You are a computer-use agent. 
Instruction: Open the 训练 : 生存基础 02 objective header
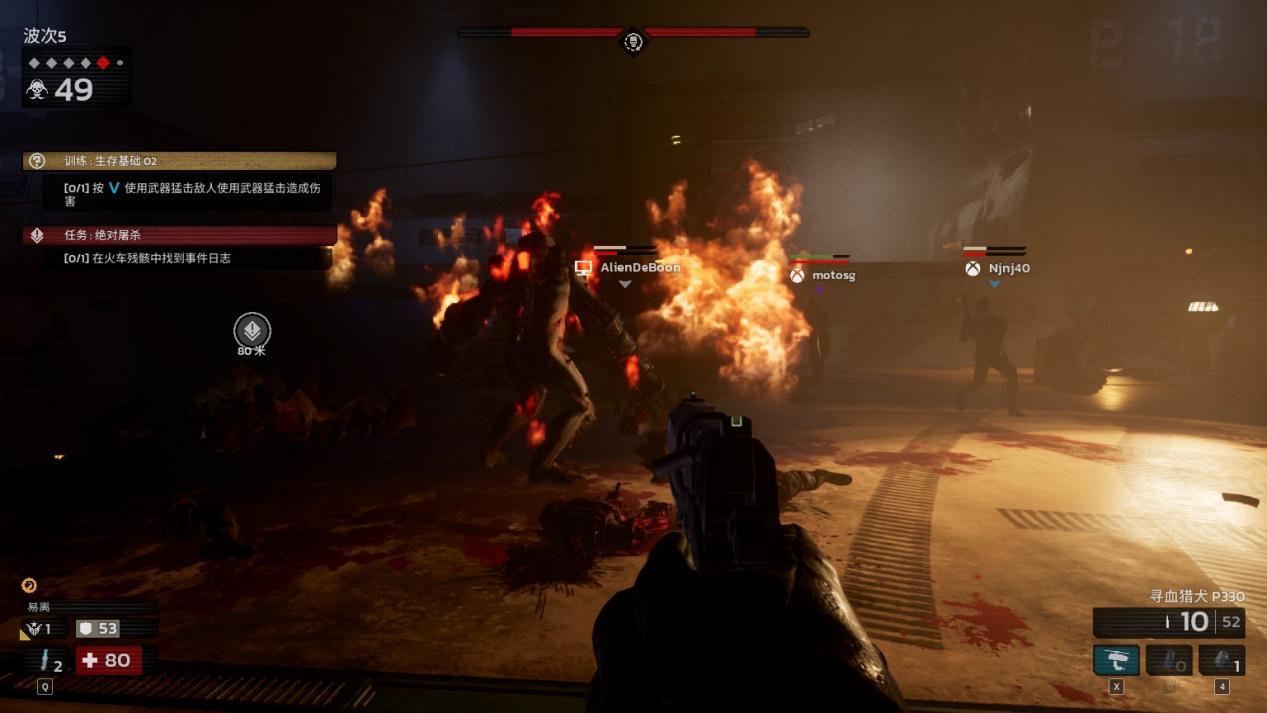tap(180, 161)
